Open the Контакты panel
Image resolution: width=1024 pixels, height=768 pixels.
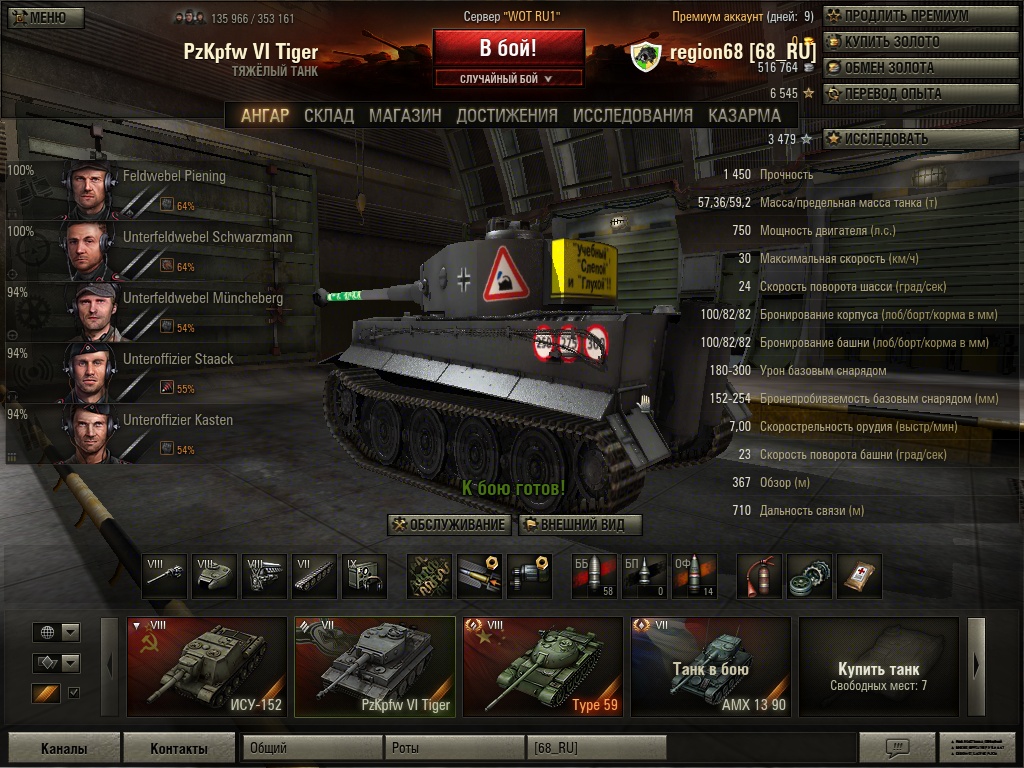[x=179, y=748]
